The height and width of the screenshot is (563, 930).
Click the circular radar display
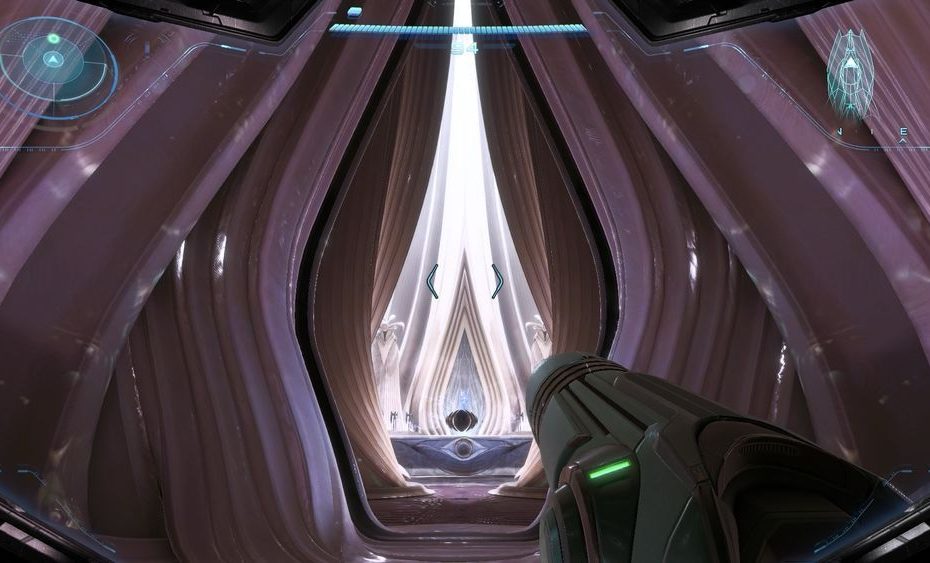tap(56, 66)
